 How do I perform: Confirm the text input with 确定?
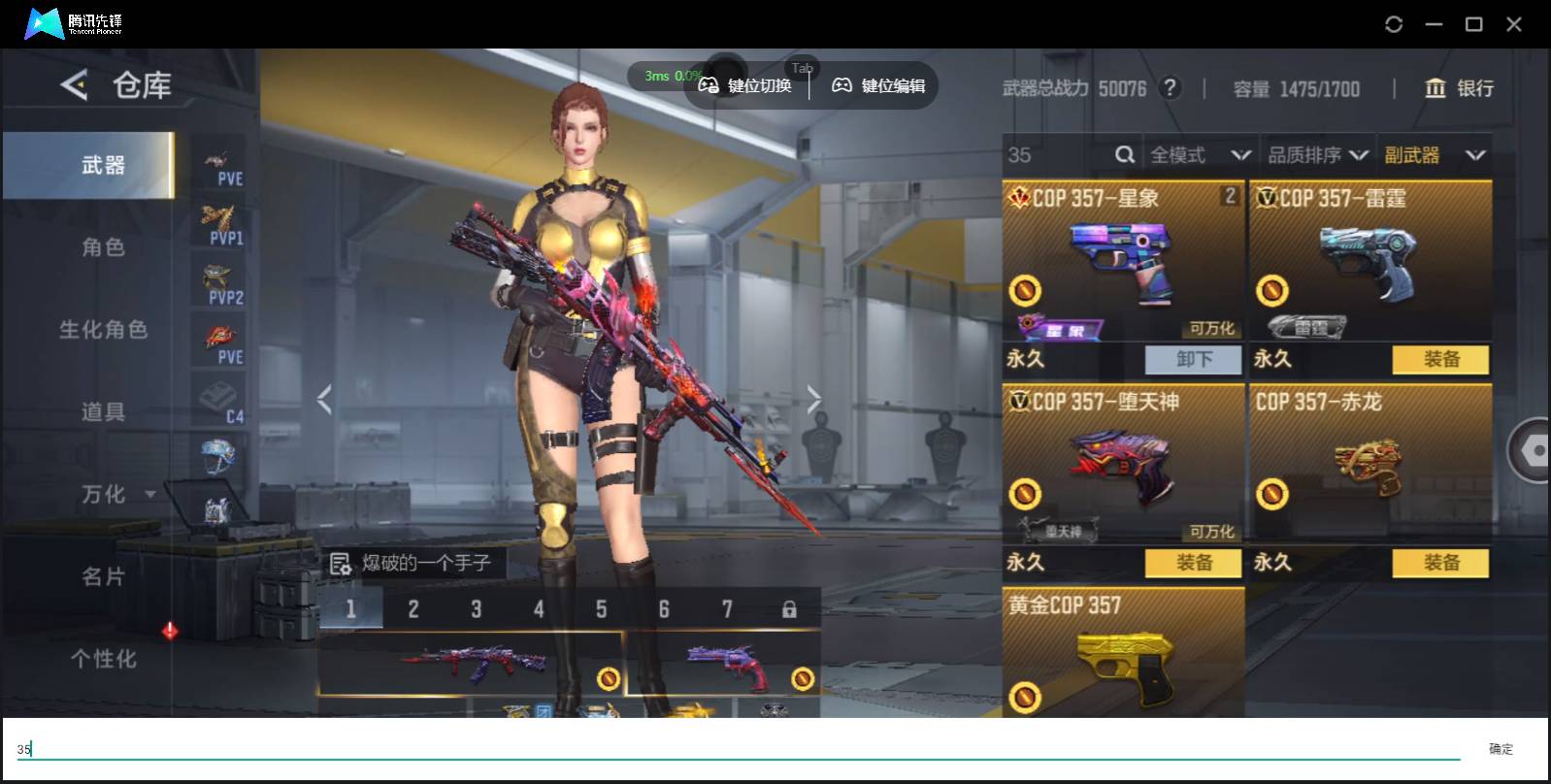click(x=1501, y=748)
